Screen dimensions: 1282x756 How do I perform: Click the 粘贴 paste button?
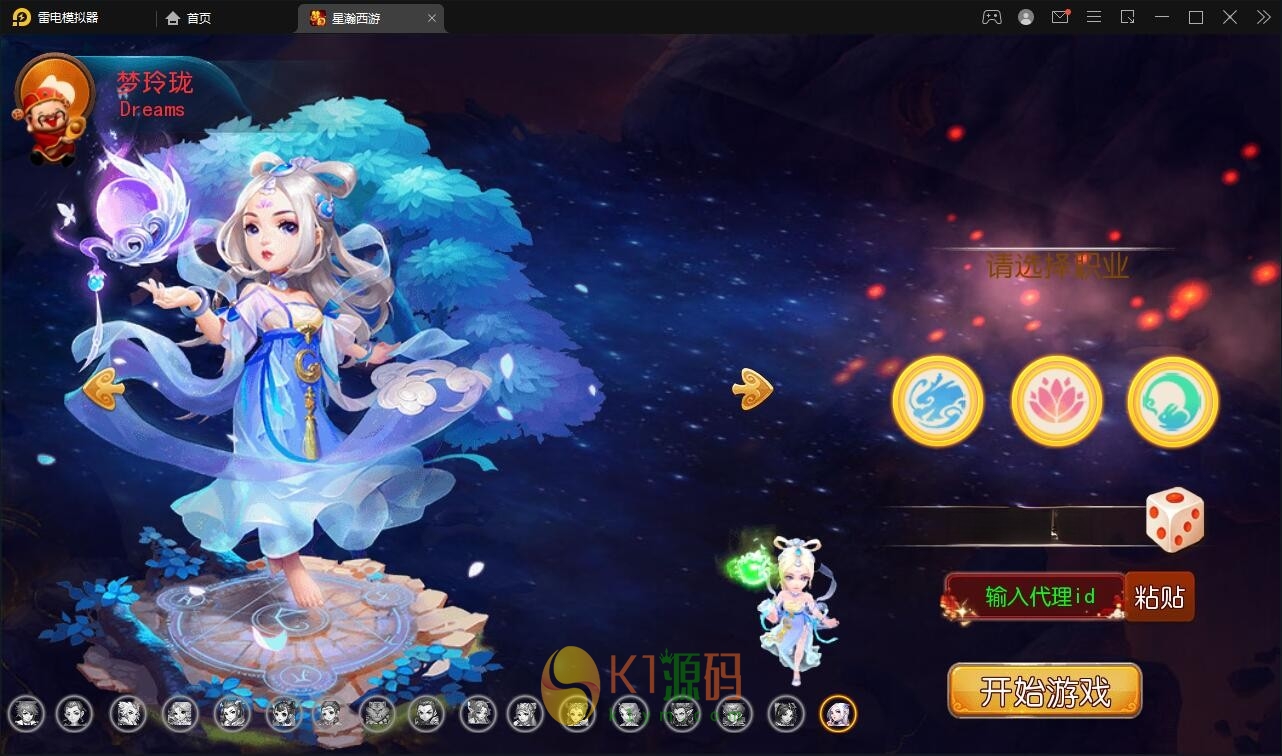1160,597
